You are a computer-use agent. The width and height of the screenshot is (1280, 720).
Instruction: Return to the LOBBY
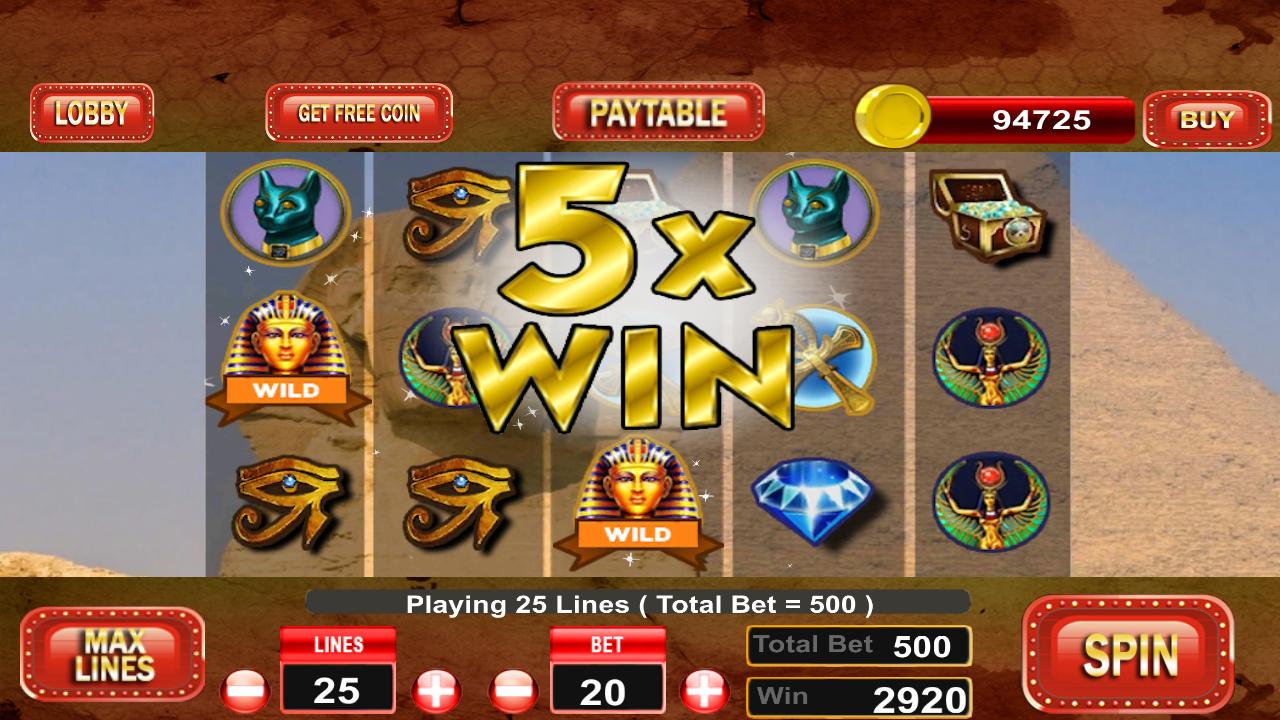pos(92,111)
